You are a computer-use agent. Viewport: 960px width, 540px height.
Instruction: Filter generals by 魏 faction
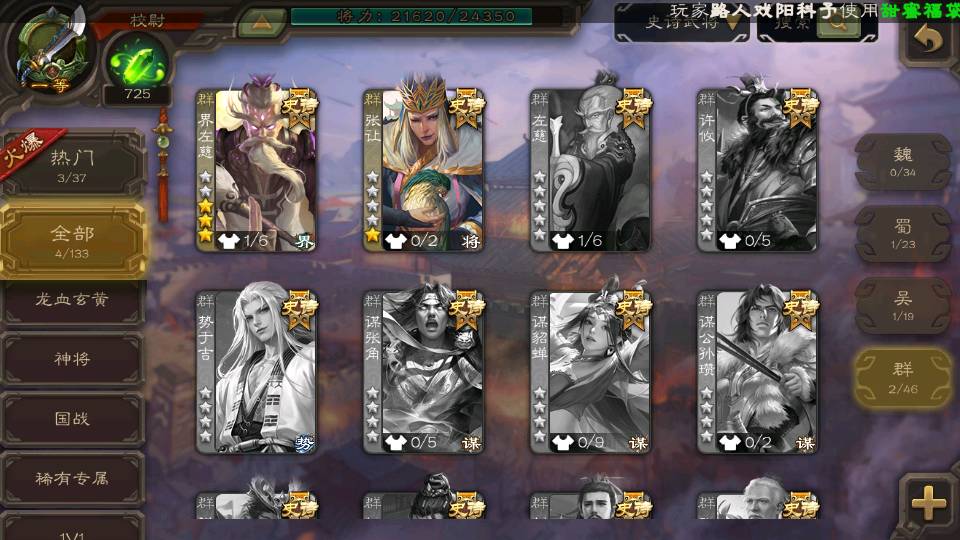coord(903,162)
